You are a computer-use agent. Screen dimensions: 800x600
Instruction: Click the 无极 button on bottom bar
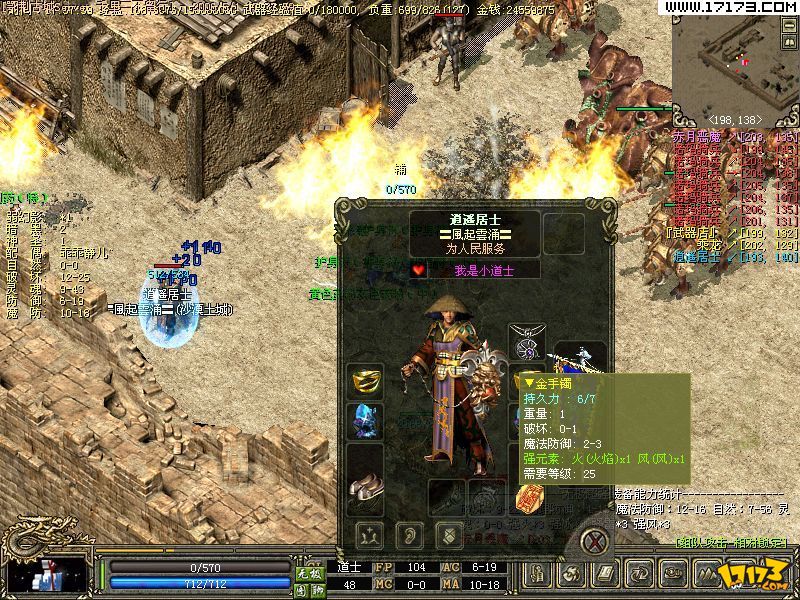tap(307, 574)
